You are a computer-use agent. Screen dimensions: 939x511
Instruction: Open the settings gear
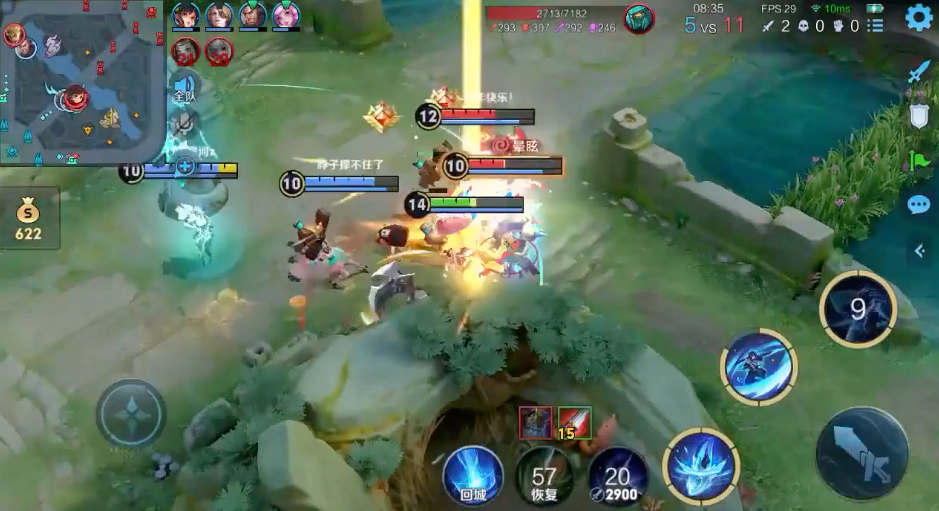coord(918,18)
